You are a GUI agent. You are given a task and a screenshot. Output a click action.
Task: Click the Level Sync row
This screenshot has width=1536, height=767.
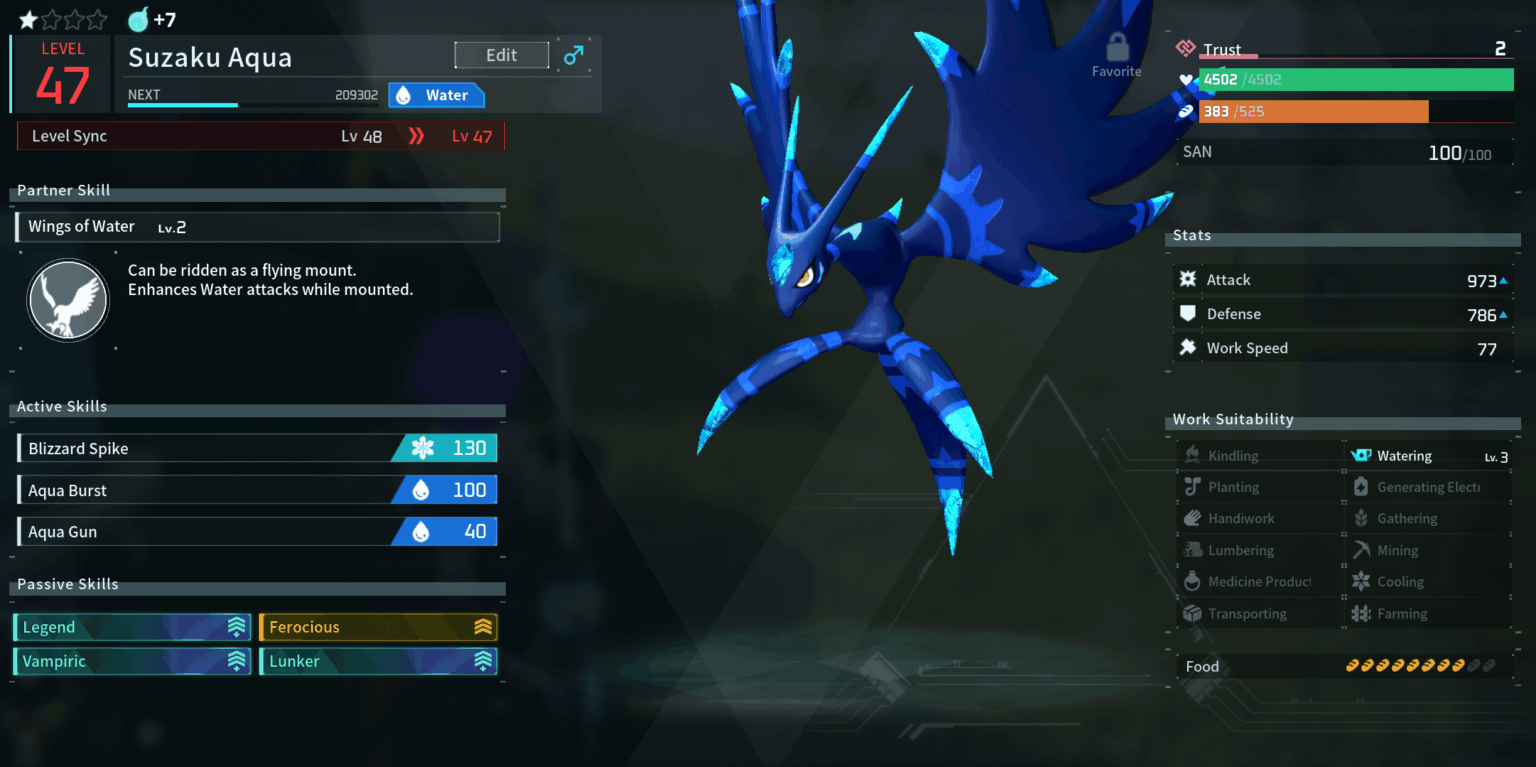(261, 136)
